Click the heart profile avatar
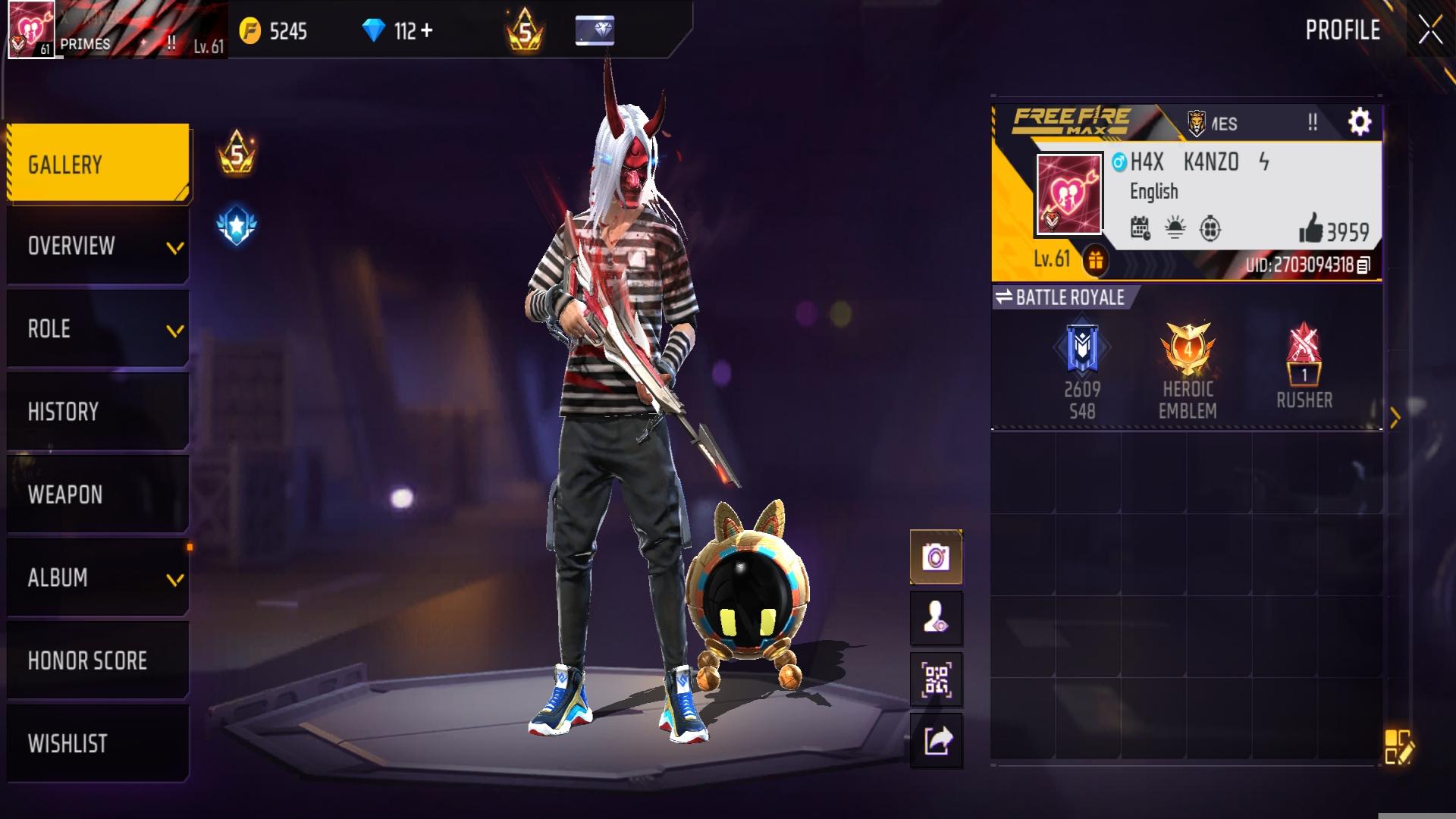The width and height of the screenshot is (1456, 819). [1069, 194]
